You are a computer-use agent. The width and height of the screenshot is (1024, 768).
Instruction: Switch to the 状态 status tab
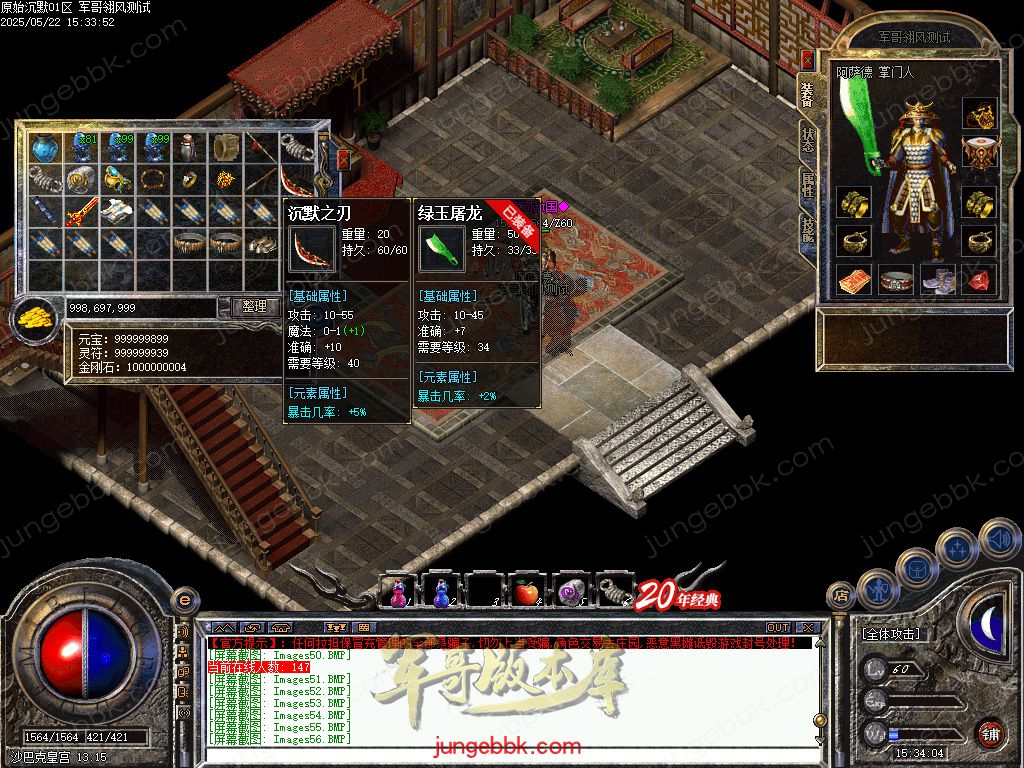[807, 140]
